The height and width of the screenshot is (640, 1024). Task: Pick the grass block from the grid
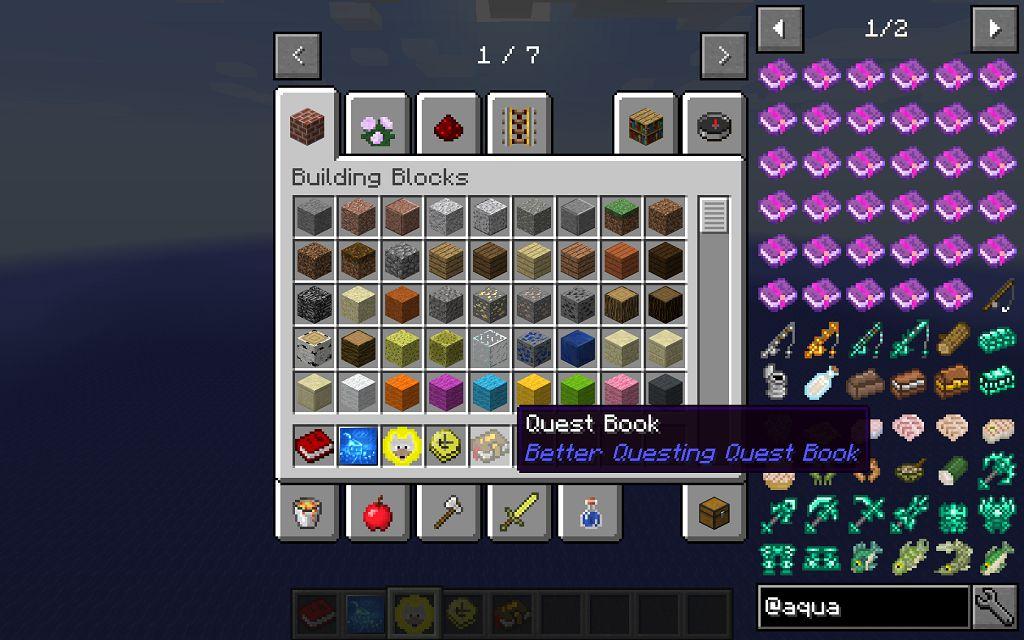pos(621,215)
